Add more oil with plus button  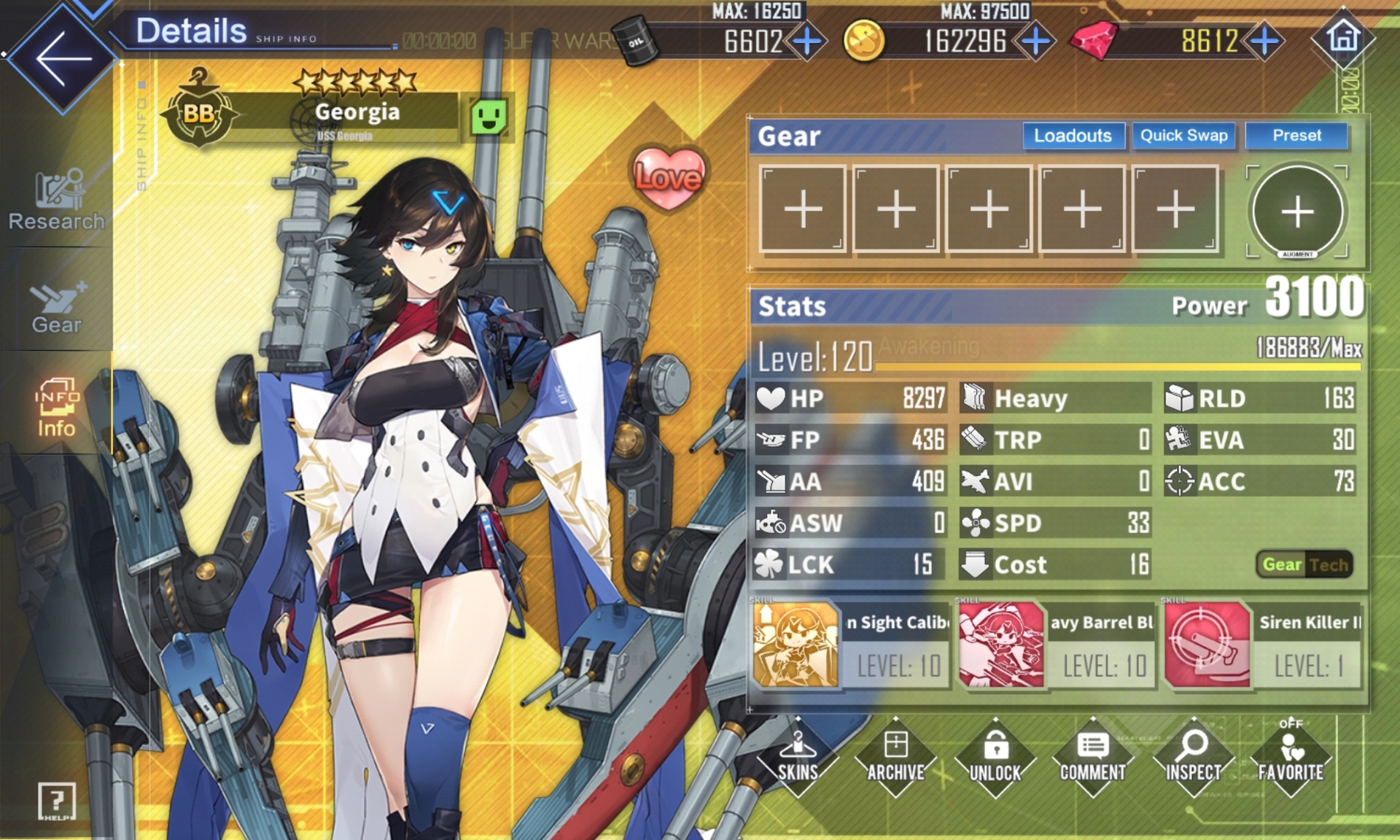coord(807,42)
